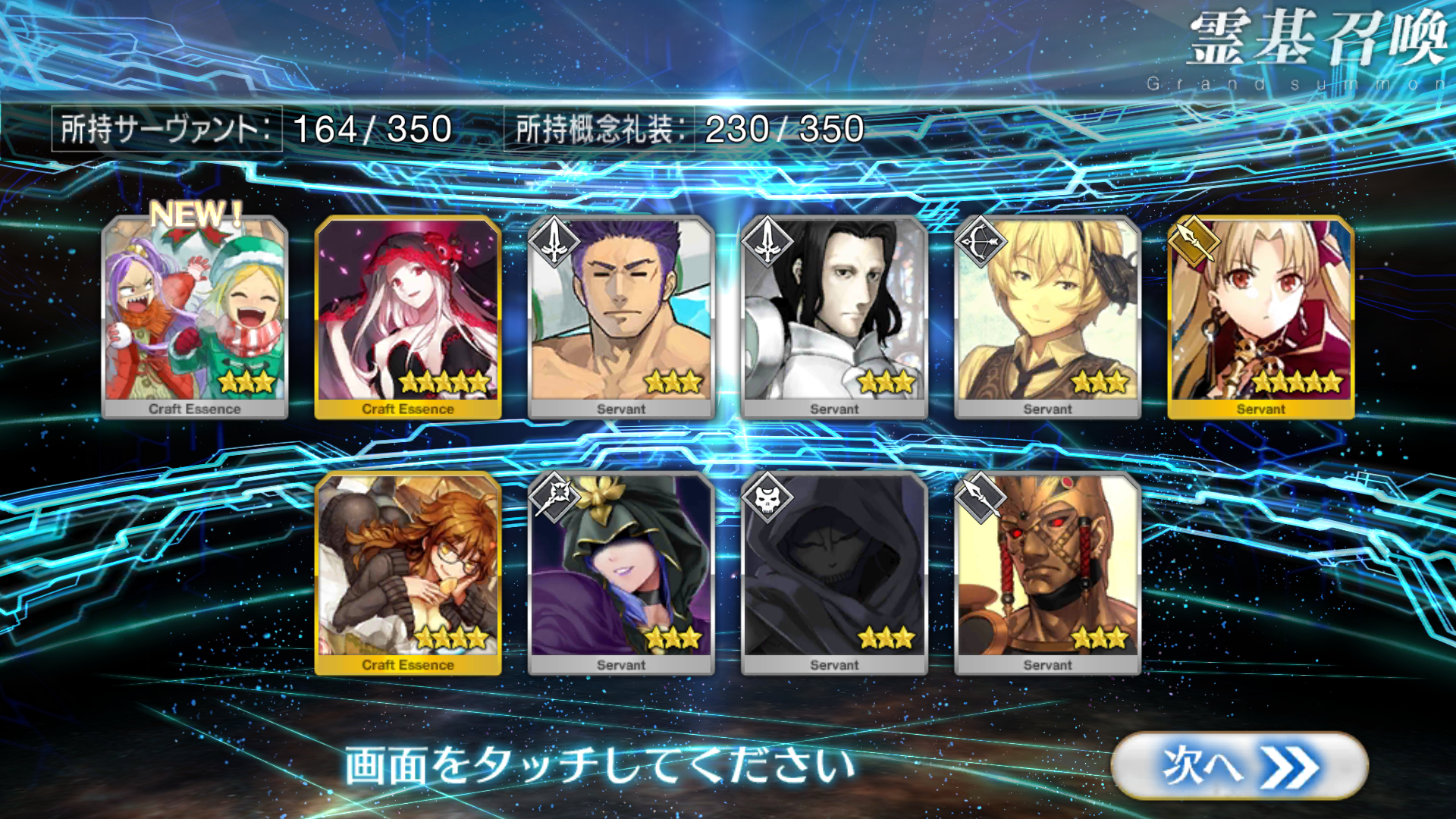Select the NEW snowball fight Craft Essence card
Screen dimensions: 1456x819
coord(195,317)
